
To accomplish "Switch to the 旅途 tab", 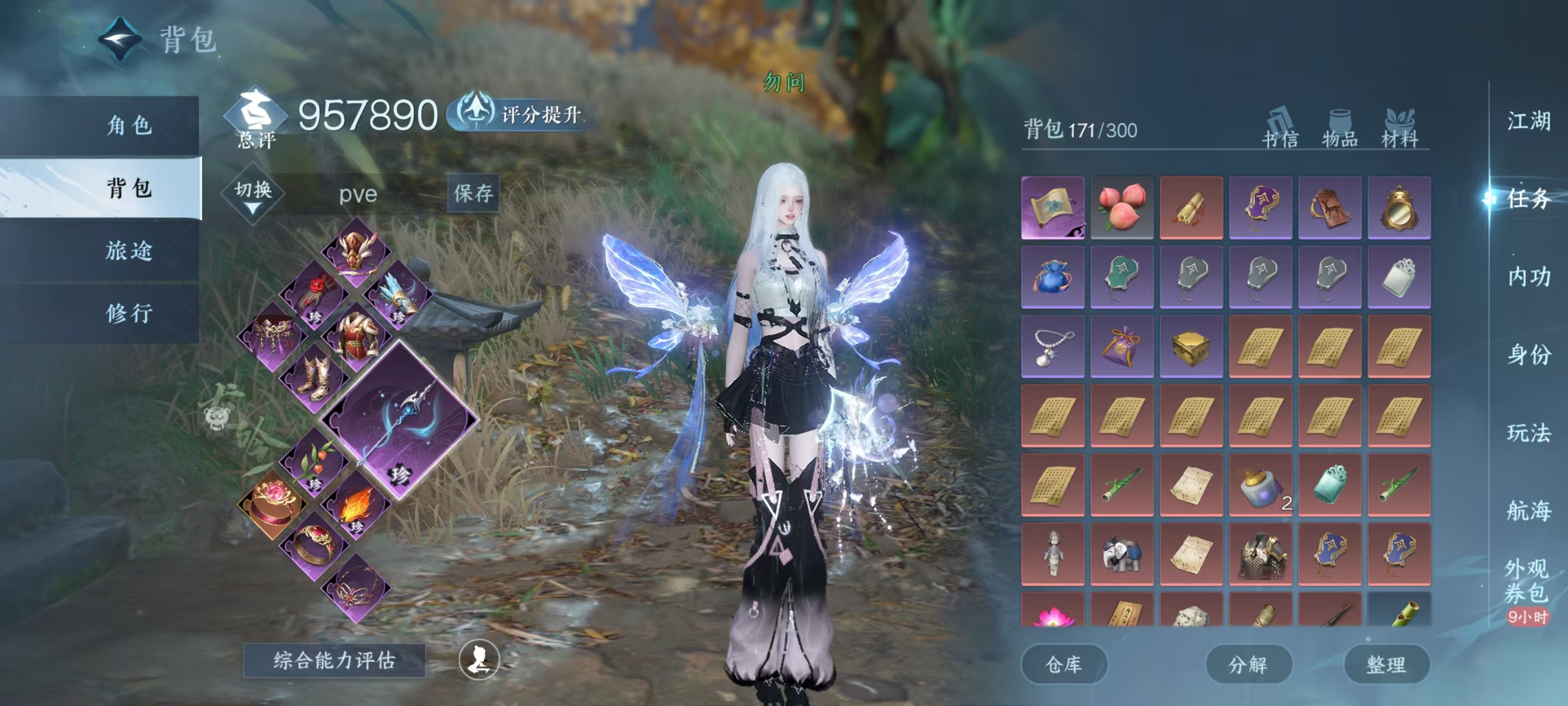I will point(129,250).
